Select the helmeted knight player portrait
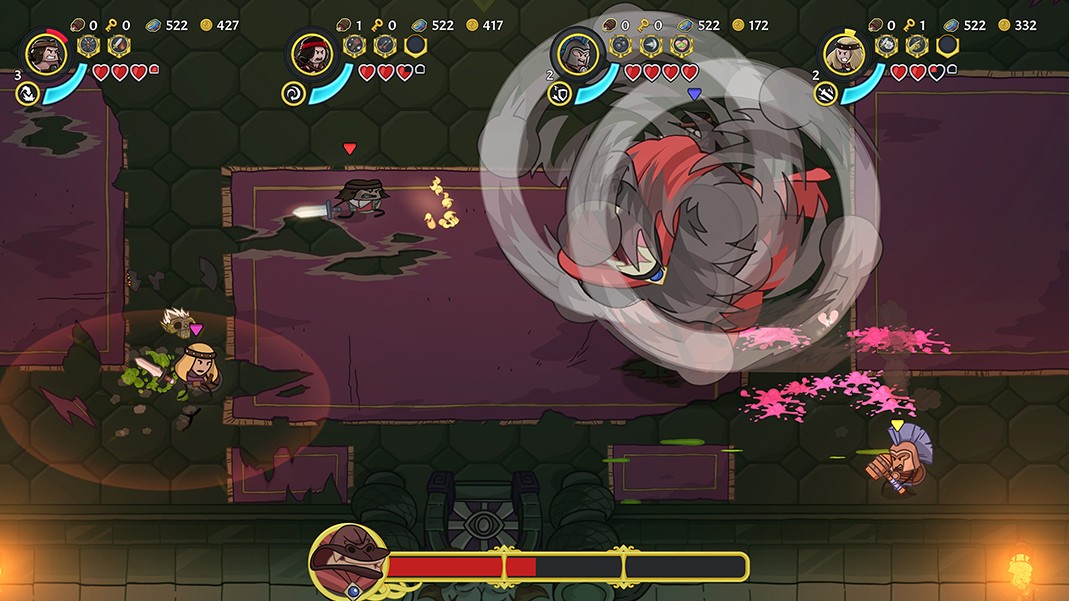The height and width of the screenshot is (601, 1069). pyautogui.click(x=578, y=53)
